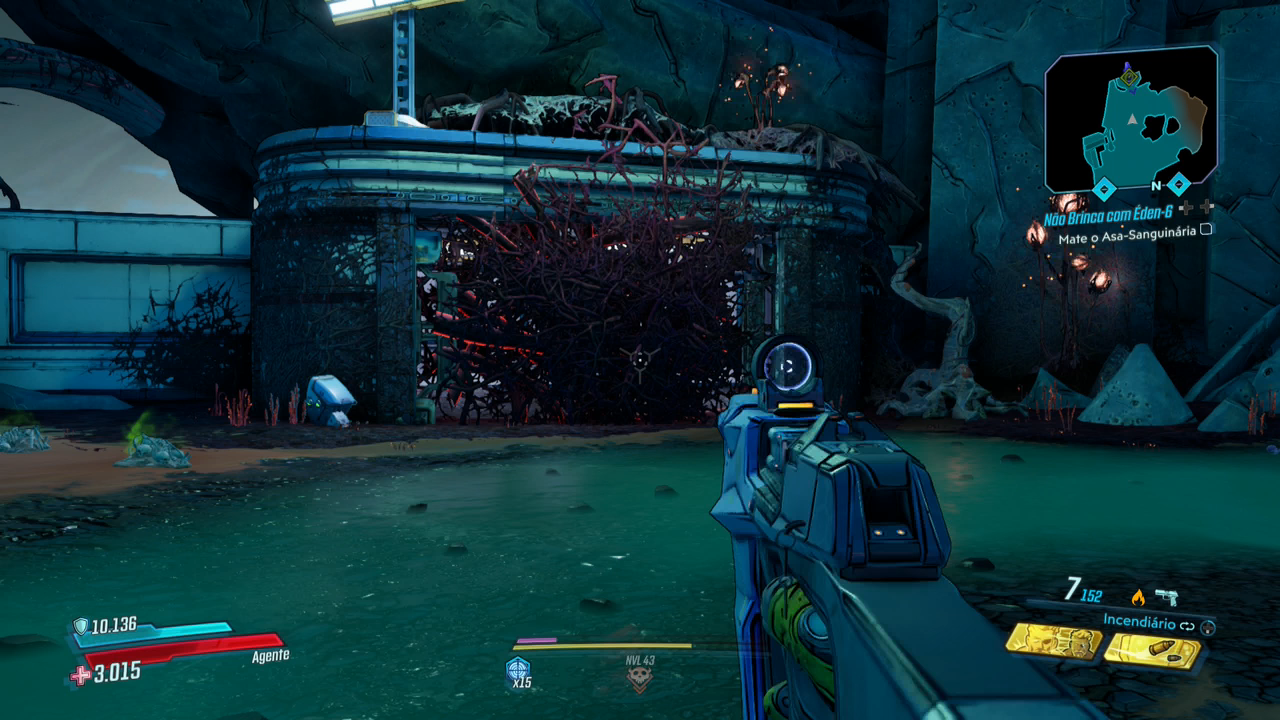This screenshot has width=1280, height=720.
Task: Select the pistol weapon type icon
Action: [x=1166, y=597]
